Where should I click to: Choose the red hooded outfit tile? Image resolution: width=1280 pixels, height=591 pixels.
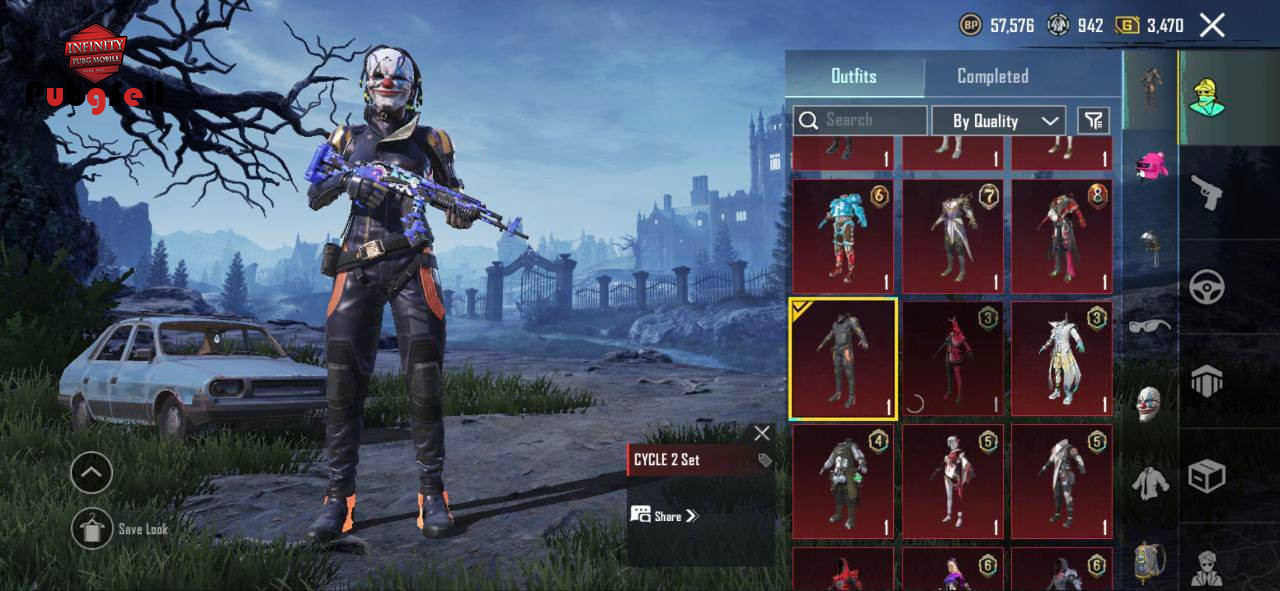point(952,359)
